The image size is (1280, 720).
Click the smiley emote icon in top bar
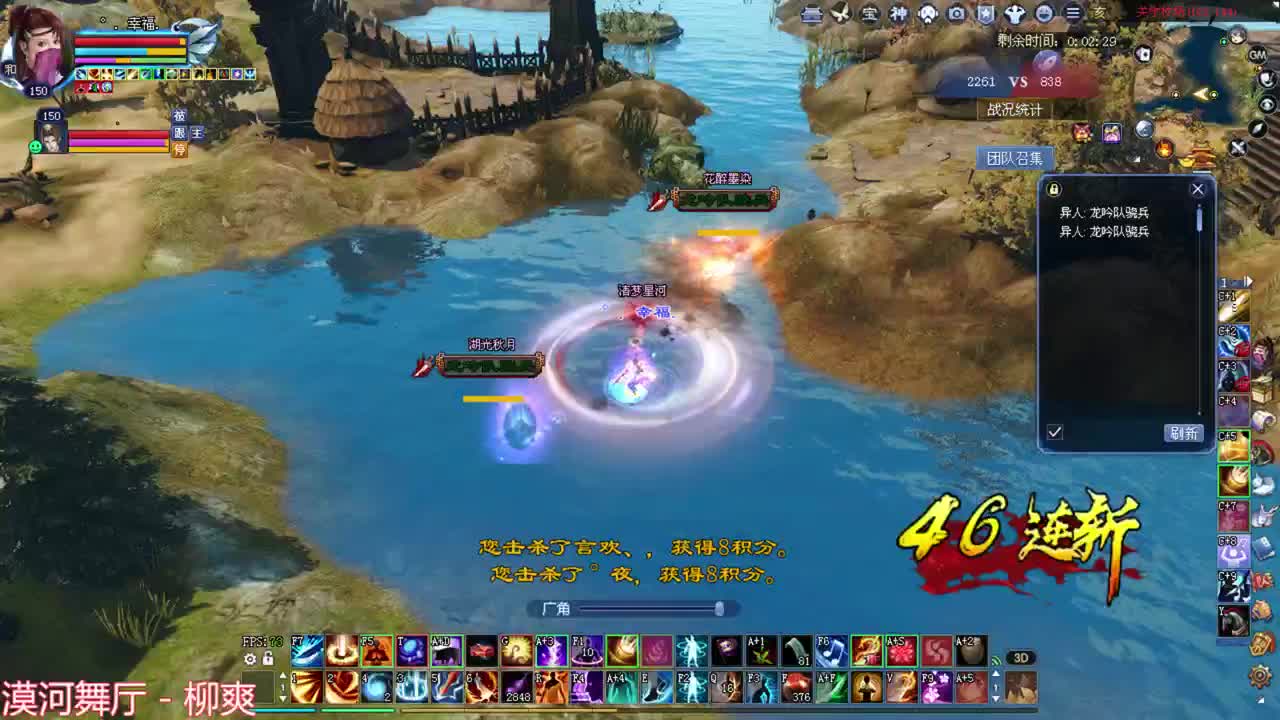[1046, 13]
